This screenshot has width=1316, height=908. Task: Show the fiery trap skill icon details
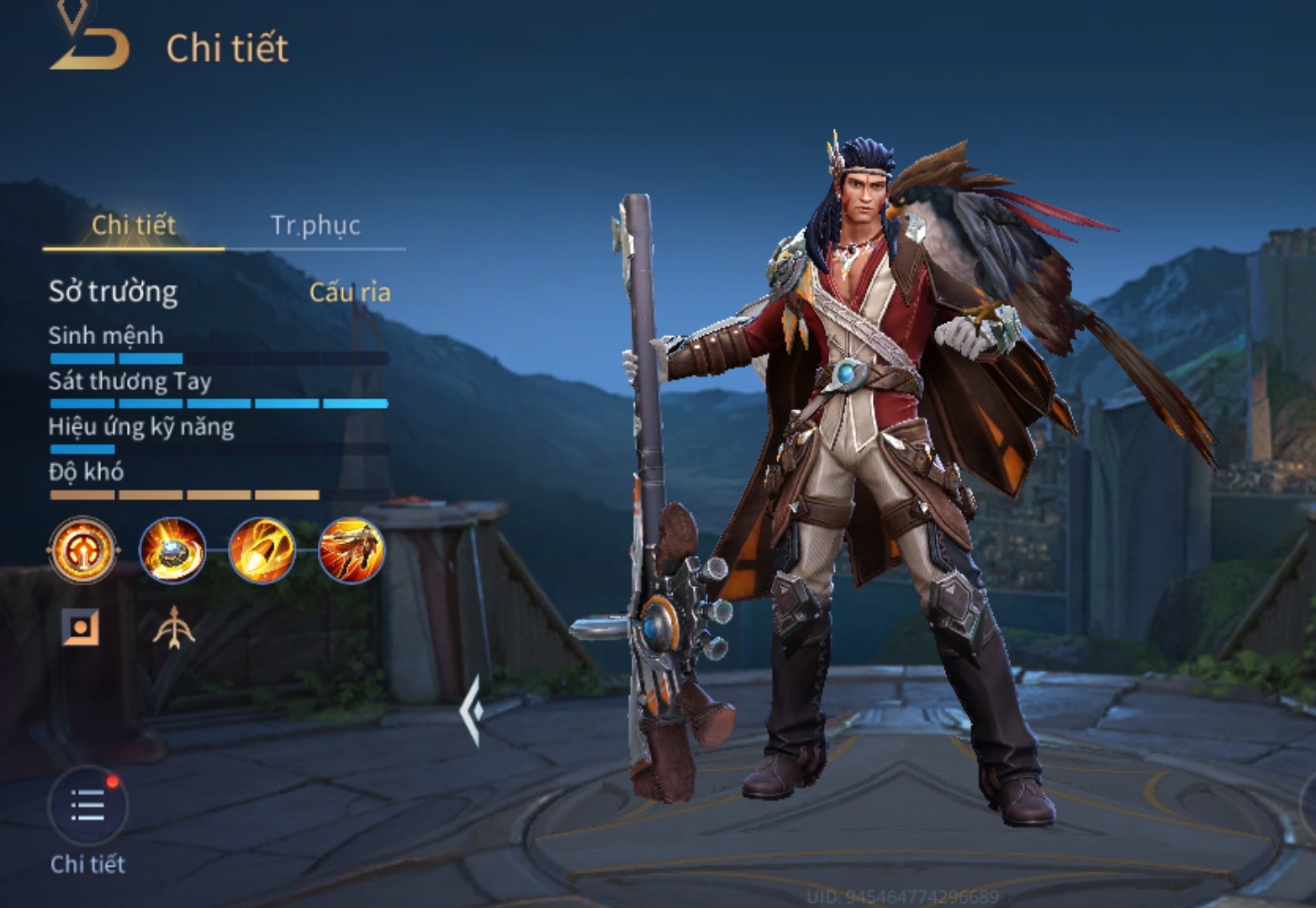point(172,551)
